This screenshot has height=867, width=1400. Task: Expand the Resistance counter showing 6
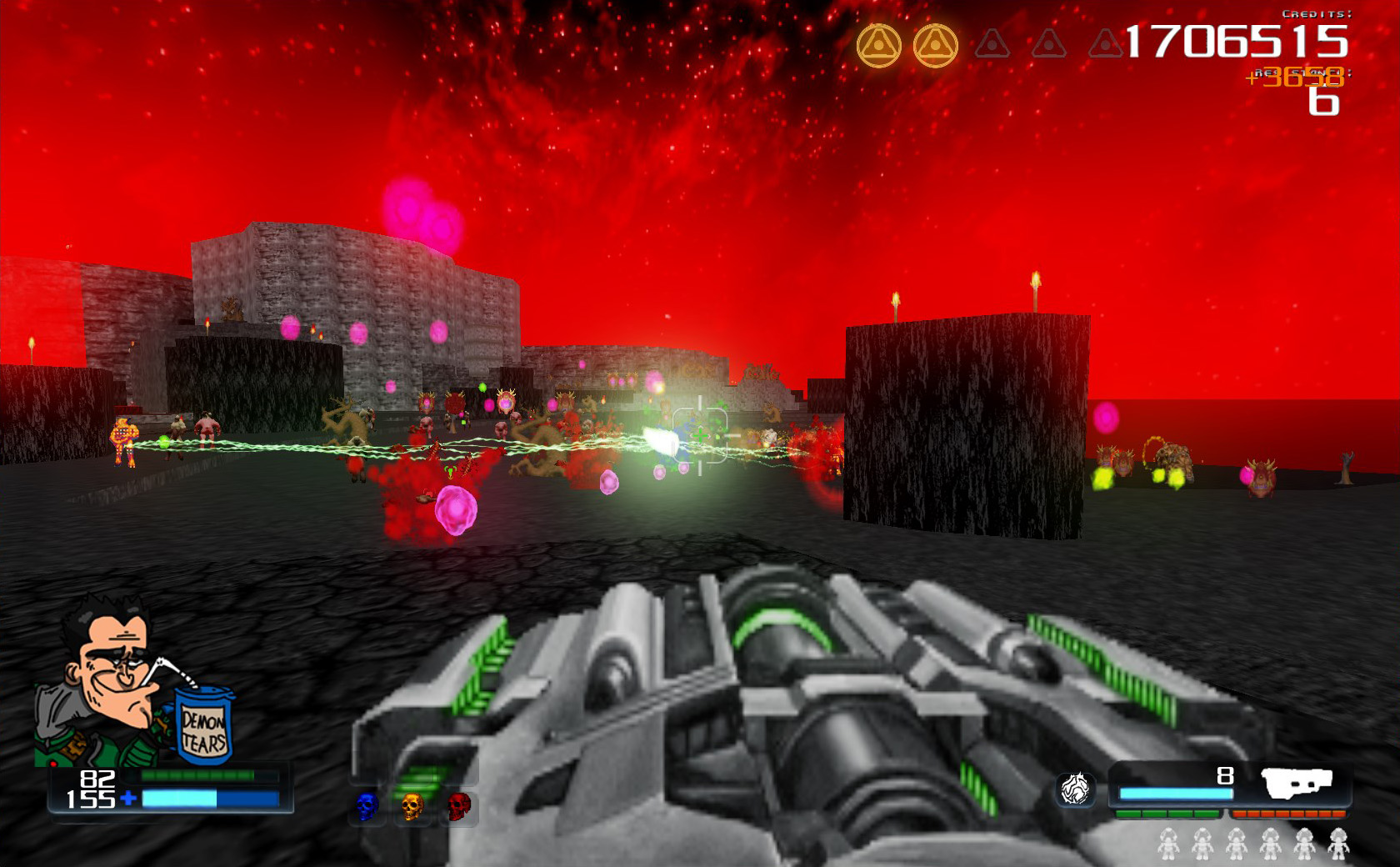1323,104
